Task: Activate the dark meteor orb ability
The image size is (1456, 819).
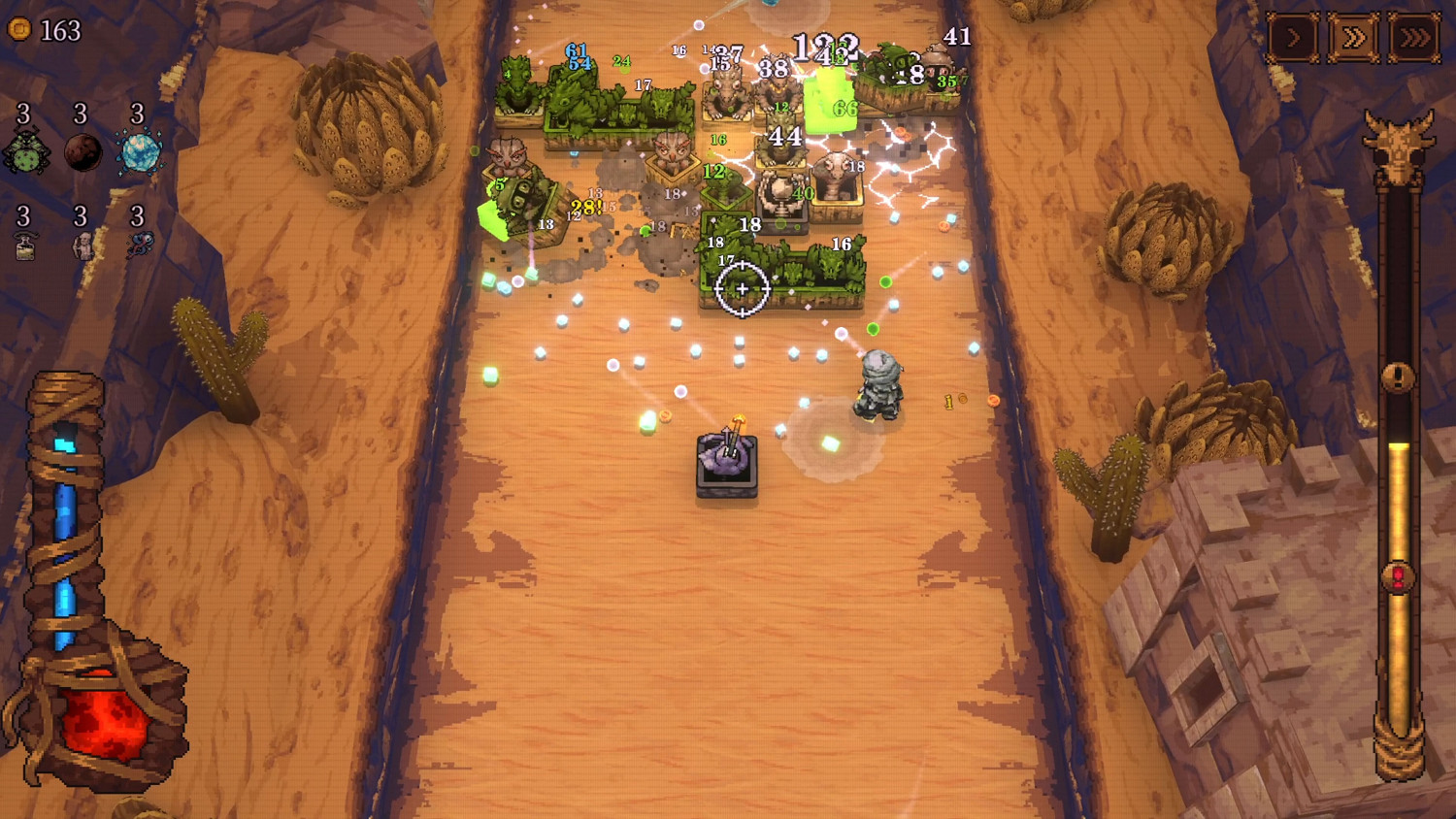Action: coord(83,152)
